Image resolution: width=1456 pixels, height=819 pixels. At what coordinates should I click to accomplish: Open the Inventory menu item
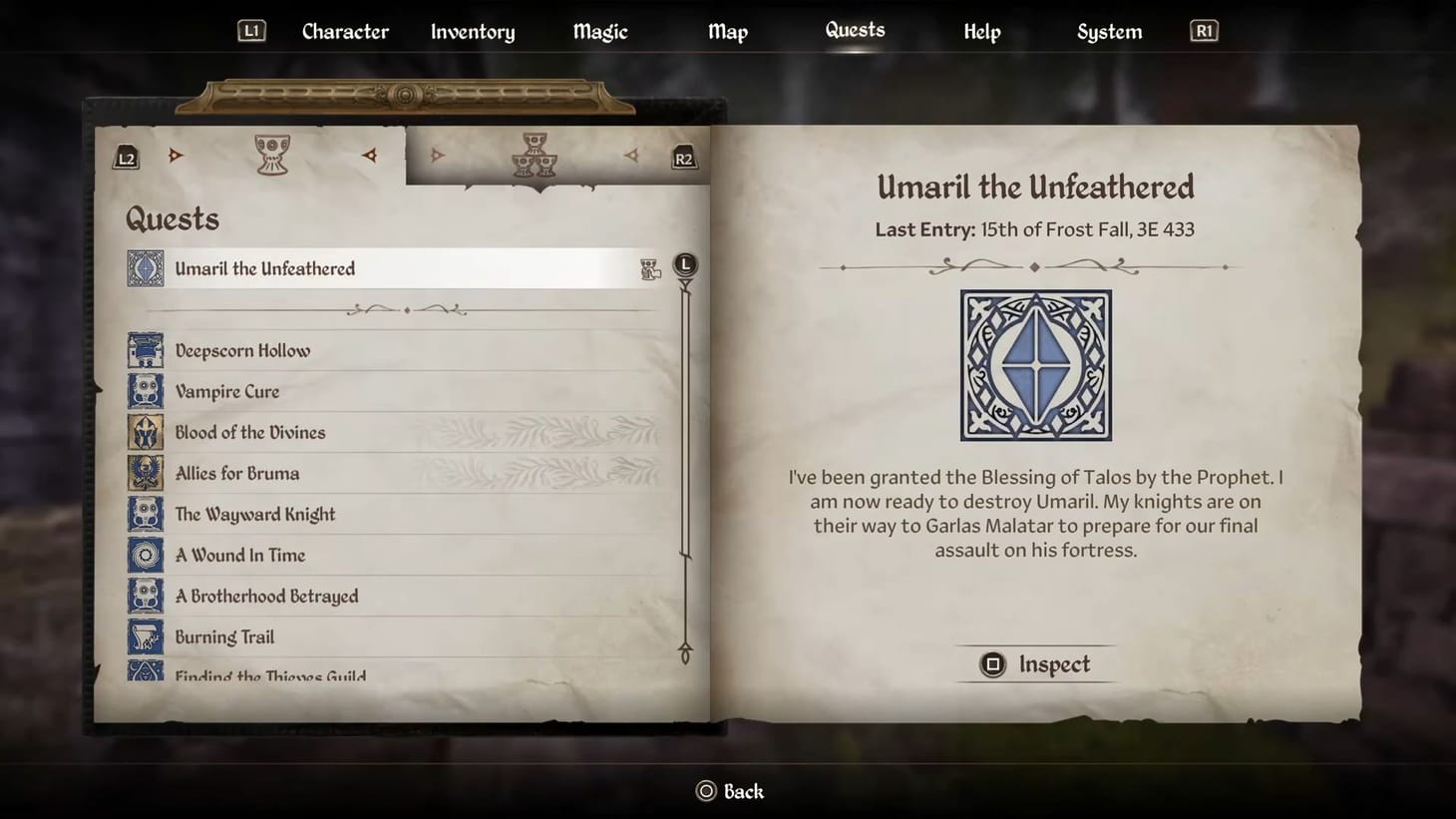point(472,31)
